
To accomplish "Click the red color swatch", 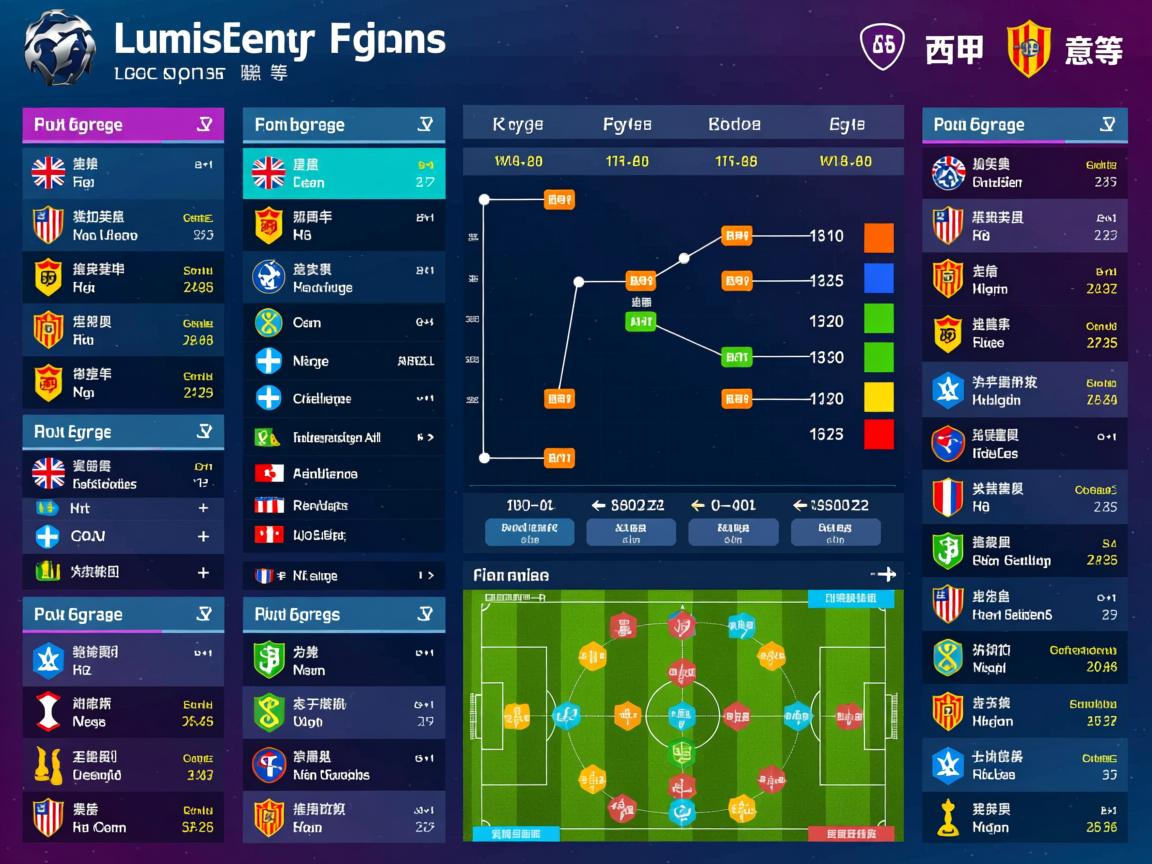I will tap(878, 435).
